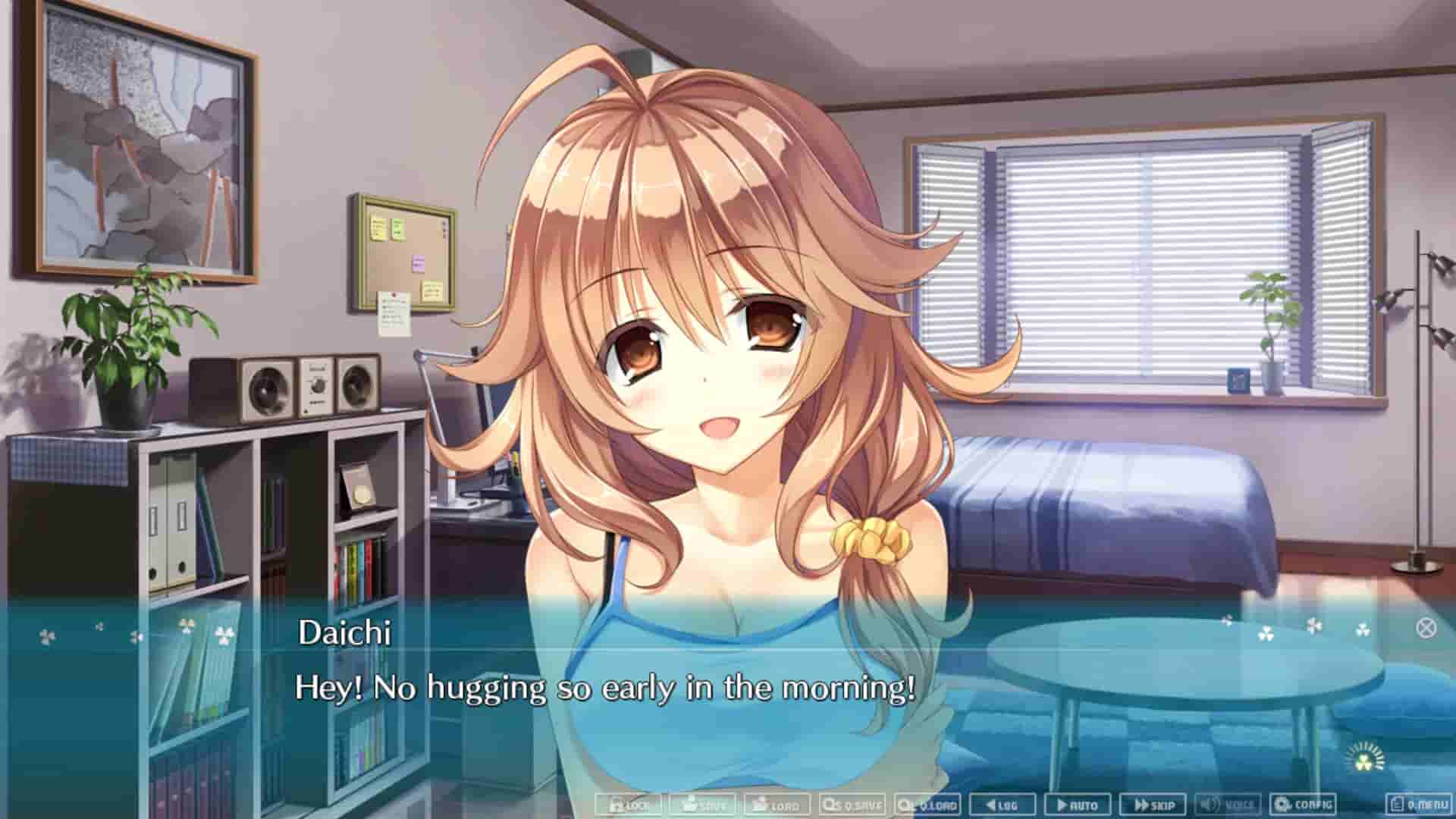Toggle SKIP mode on
1456x819 pixels.
1154,805
